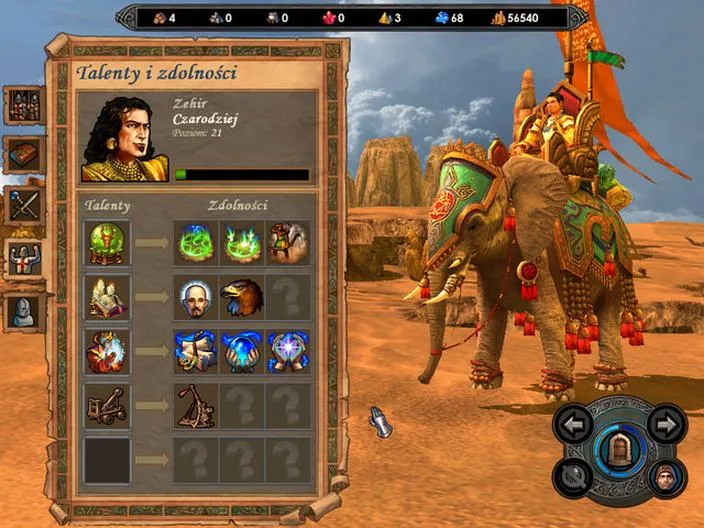
Task: Select the catapult ability icon
Action: pyautogui.click(x=196, y=405)
